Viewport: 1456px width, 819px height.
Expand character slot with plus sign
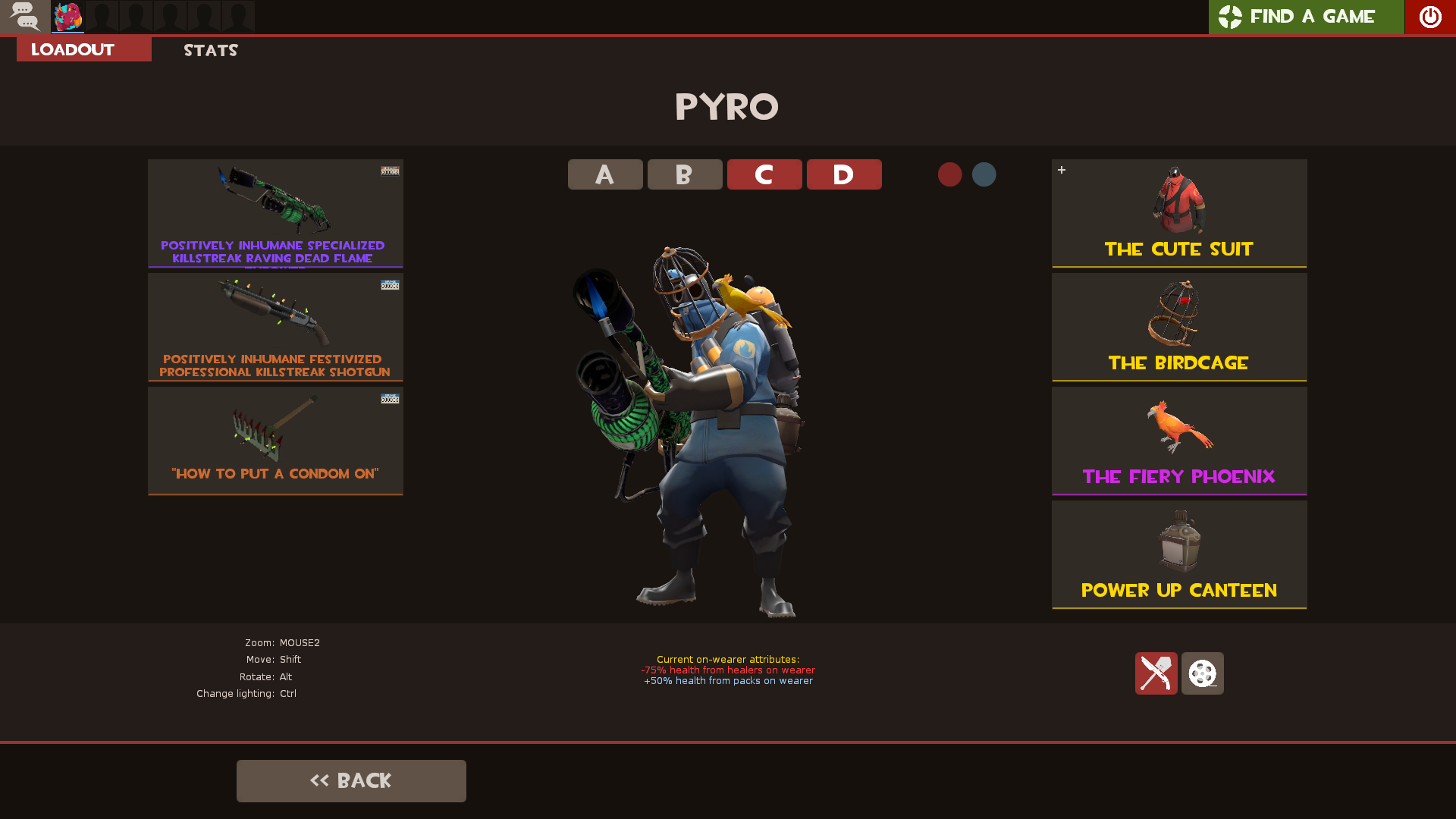1062,170
